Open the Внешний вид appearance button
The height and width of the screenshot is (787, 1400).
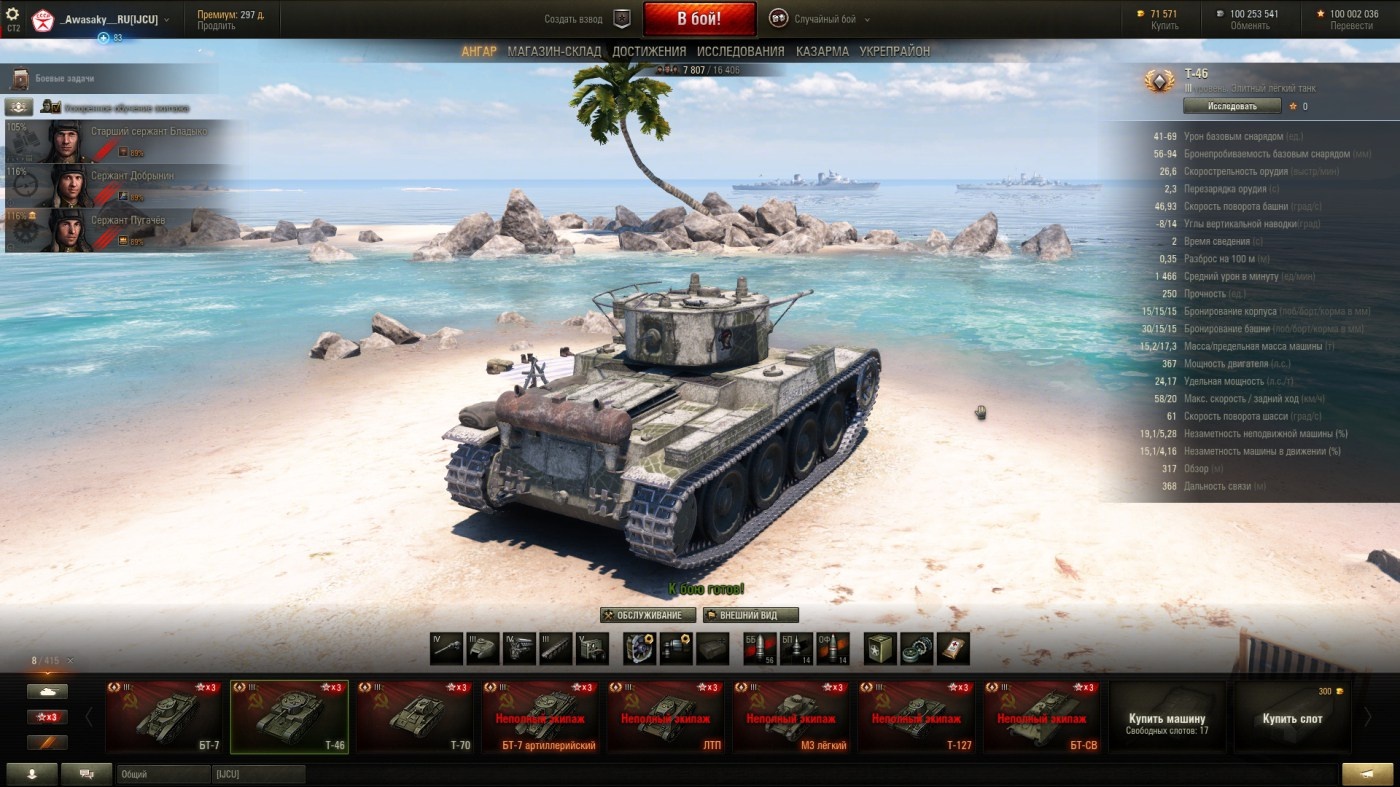coord(751,615)
